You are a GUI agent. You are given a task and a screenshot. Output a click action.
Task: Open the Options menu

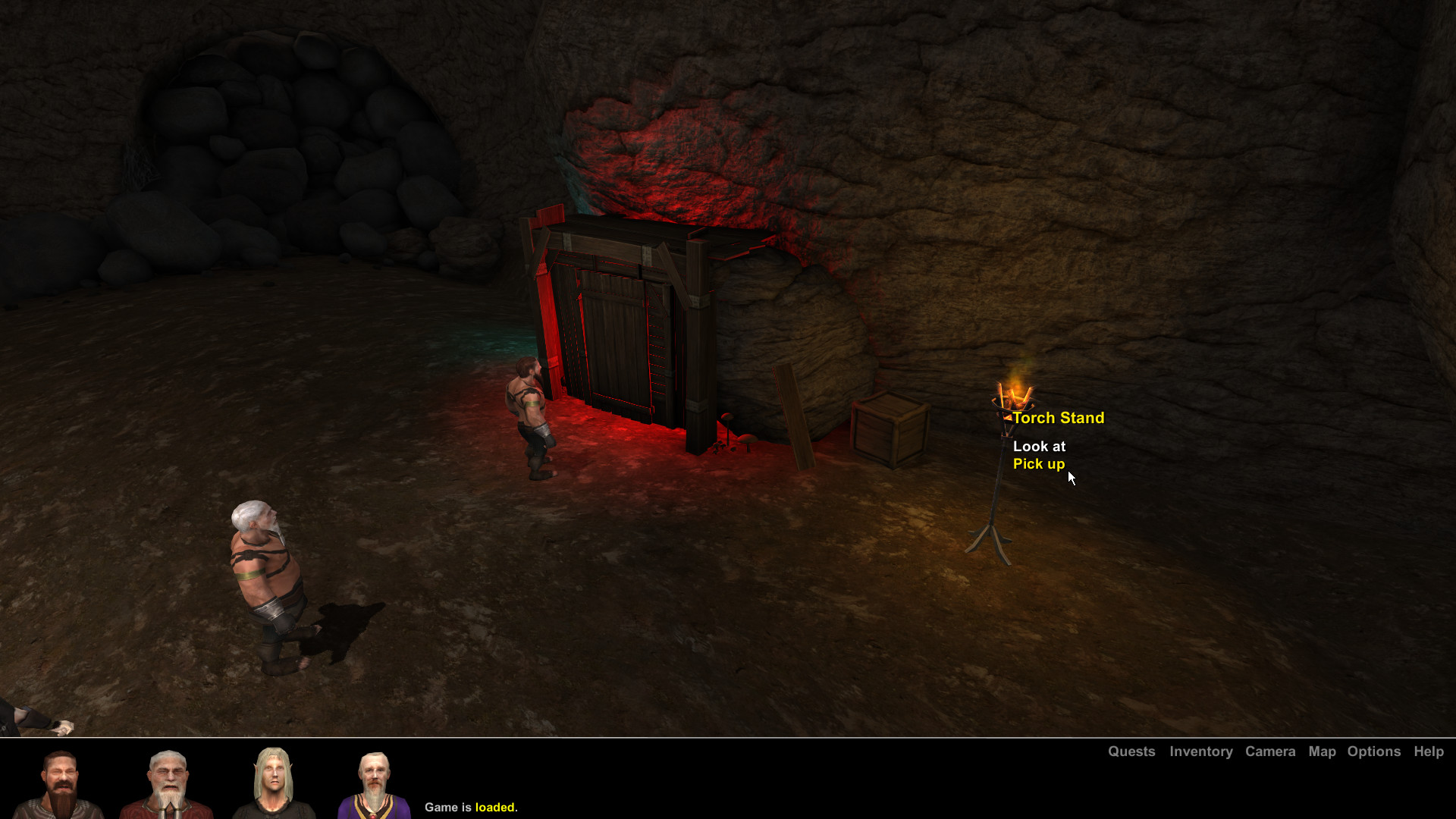(1373, 752)
